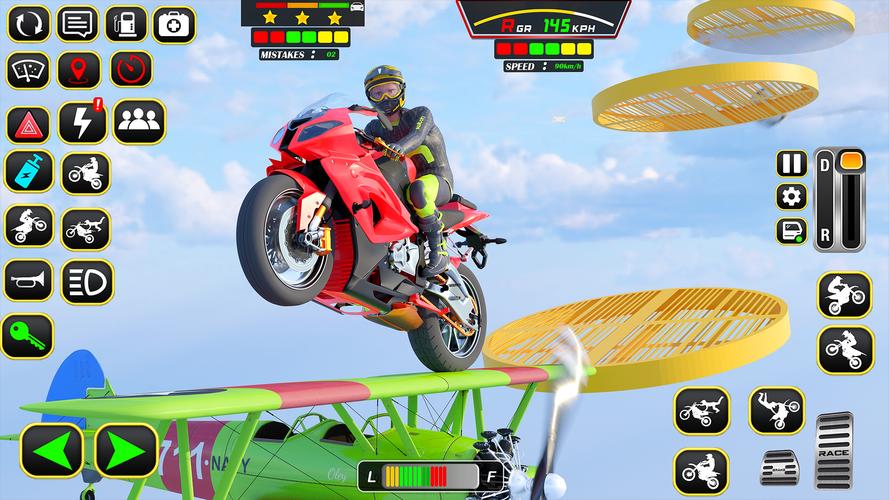Select the green key icon
Screen dimensions: 889x500
(27, 336)
